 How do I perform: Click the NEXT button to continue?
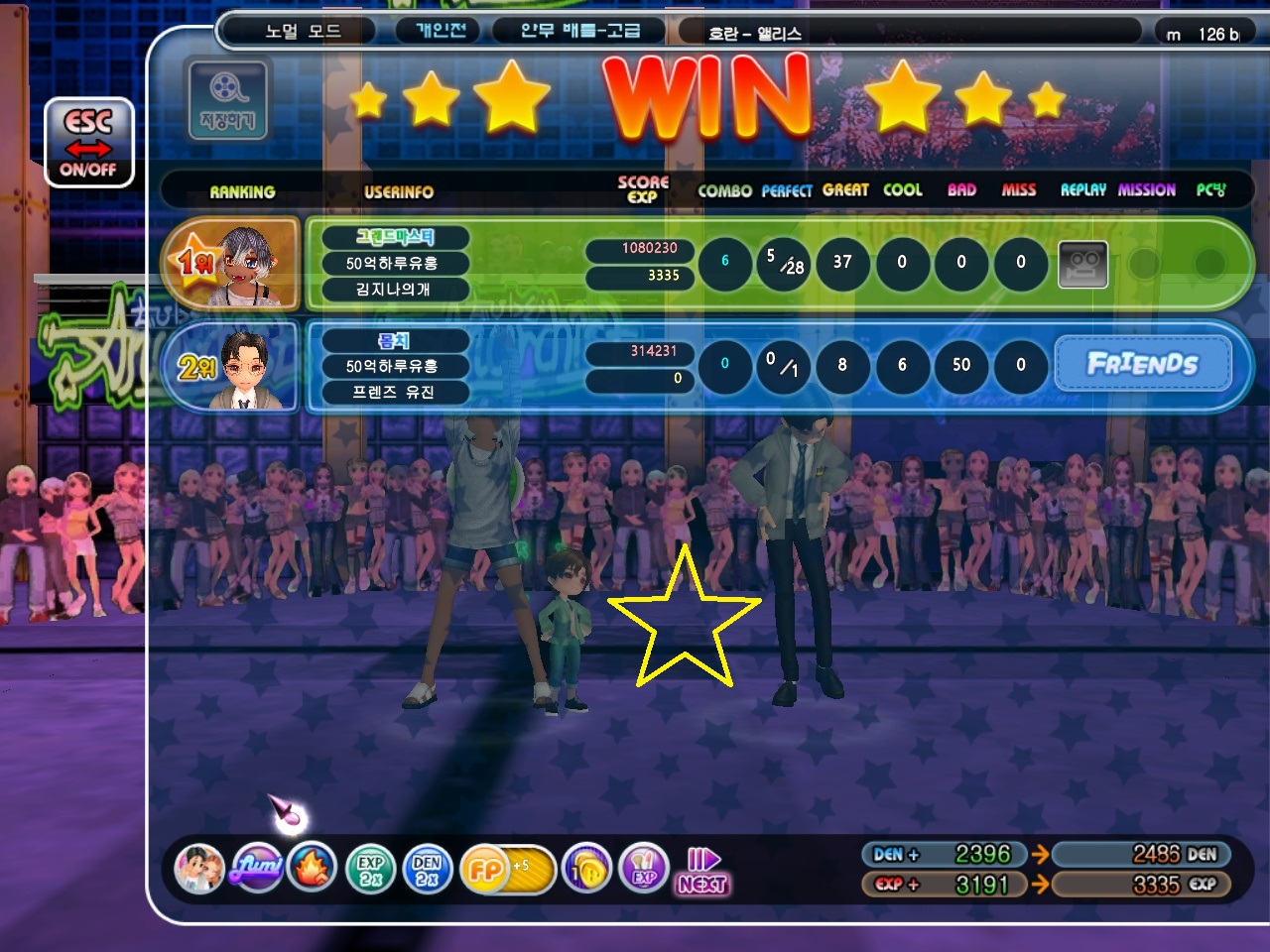coord(703,872)
